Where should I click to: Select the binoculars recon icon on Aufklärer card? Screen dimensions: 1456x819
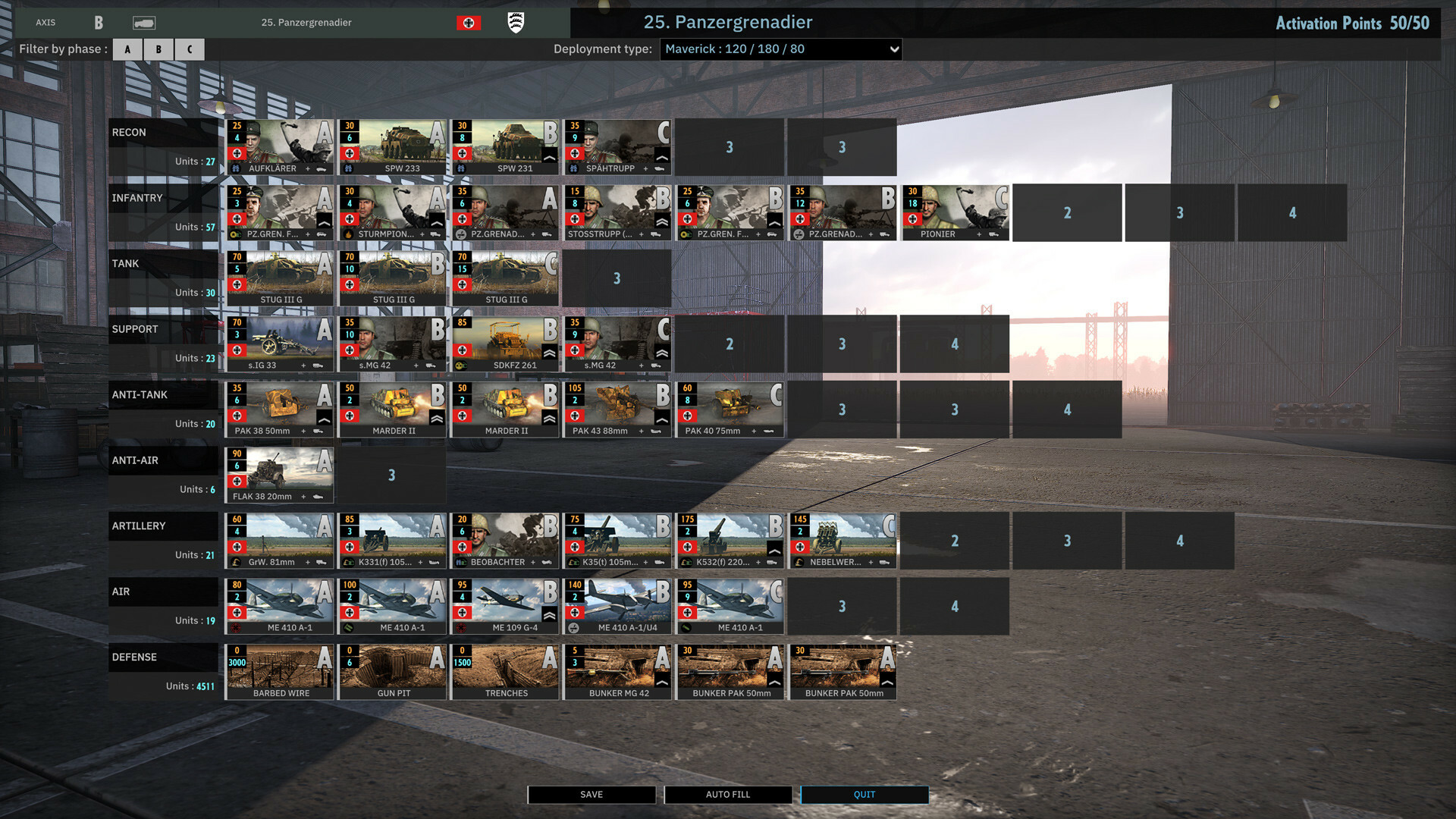(236, 168)
